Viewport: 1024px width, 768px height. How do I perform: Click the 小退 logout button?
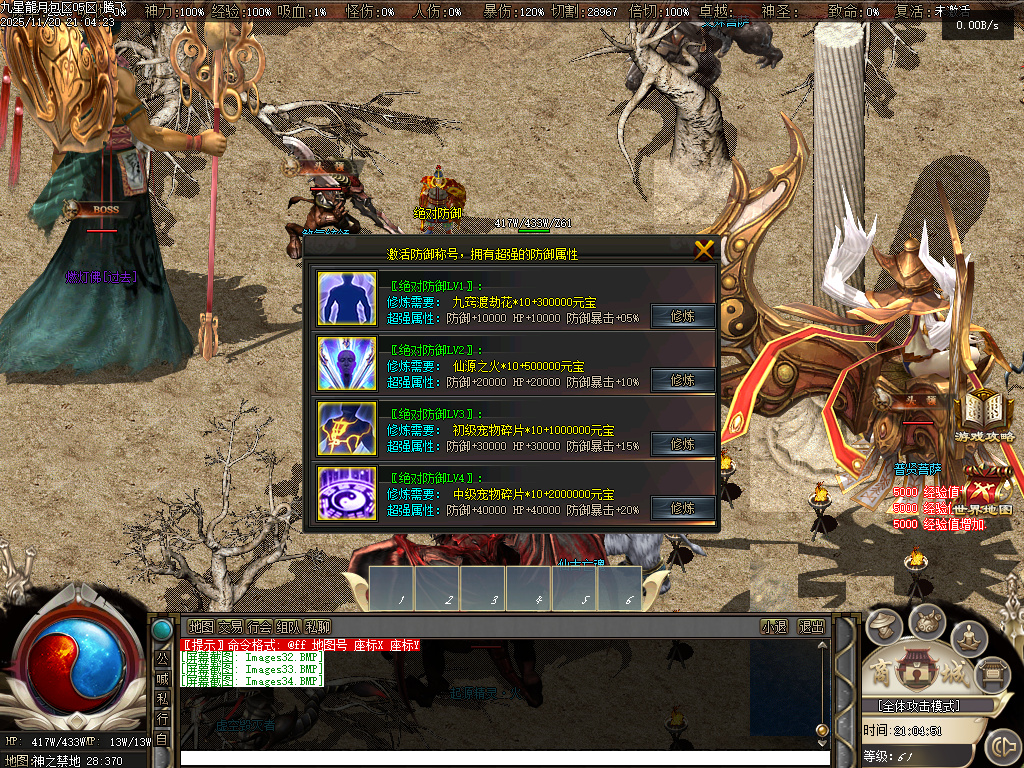tap(774, 627)
